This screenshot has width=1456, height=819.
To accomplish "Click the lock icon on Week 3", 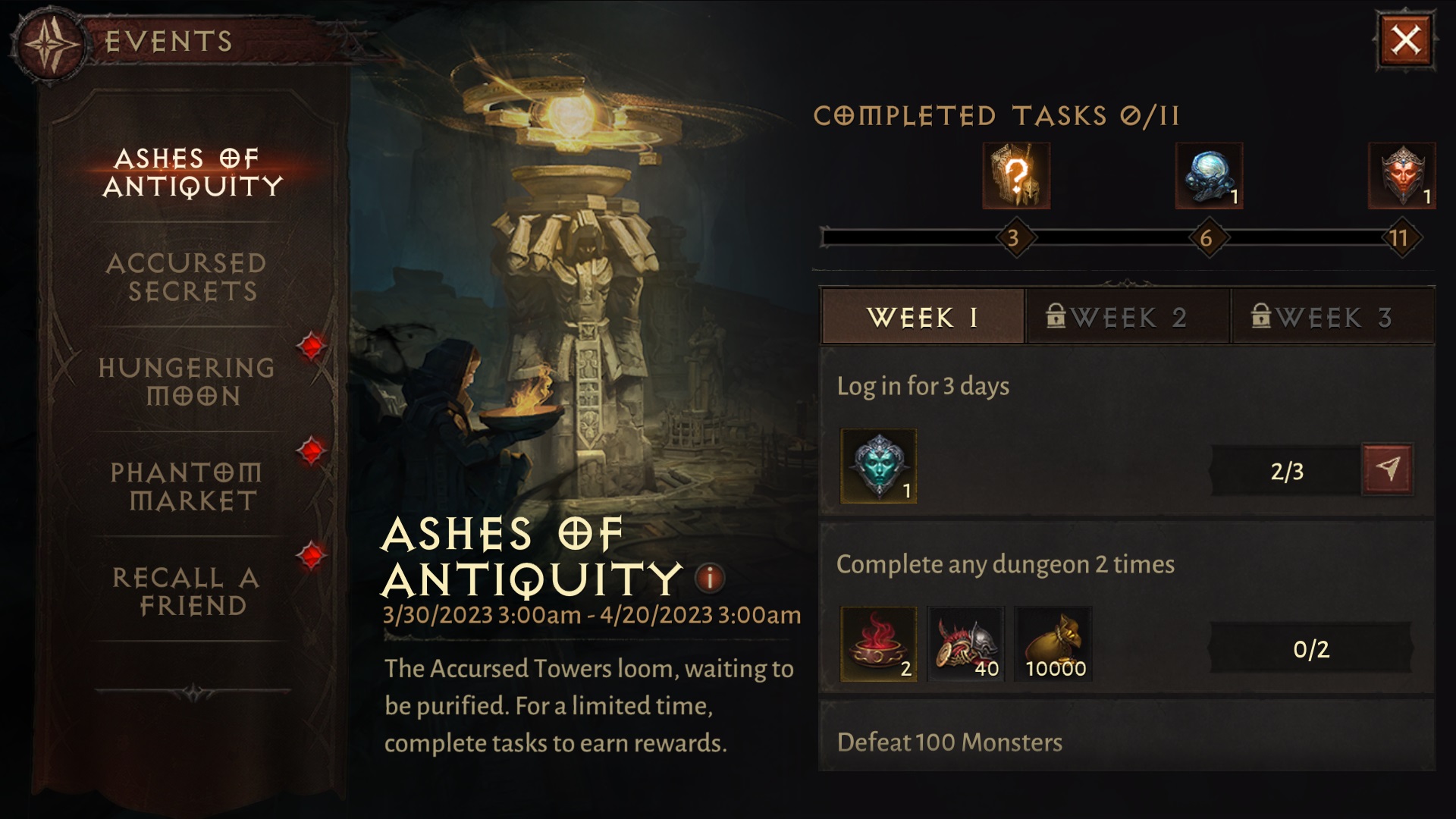I will pyautogui.click(x=1261, y=318).
